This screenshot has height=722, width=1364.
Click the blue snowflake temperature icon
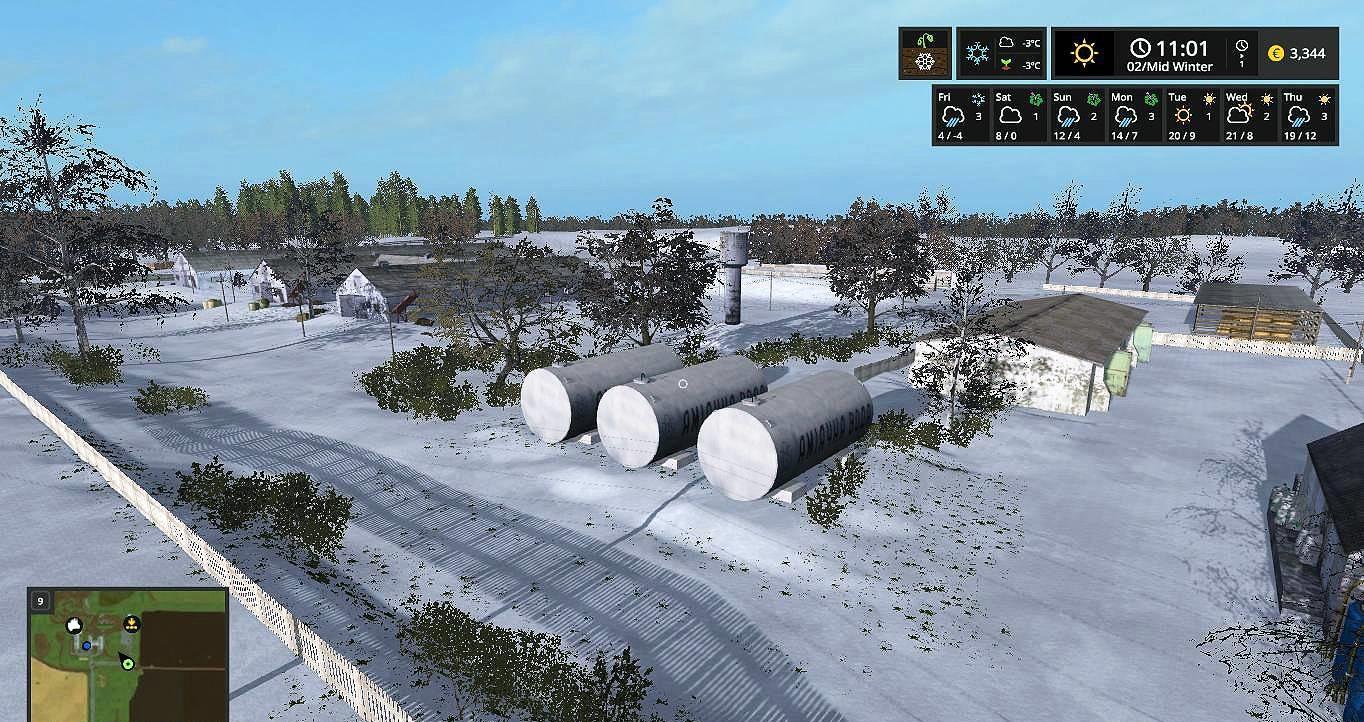click(977, 53)
